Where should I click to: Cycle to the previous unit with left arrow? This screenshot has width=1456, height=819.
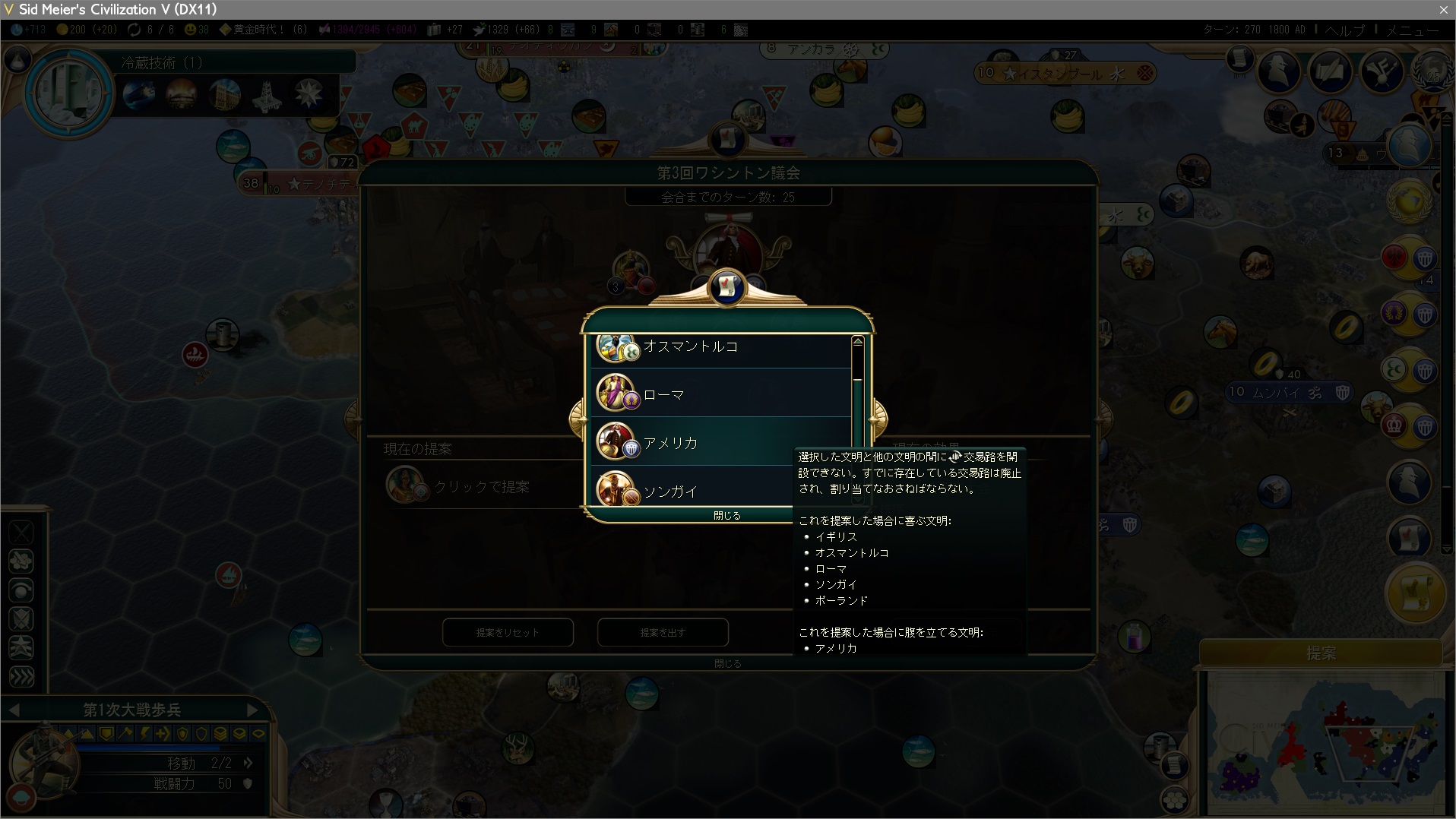coord(14,710)
